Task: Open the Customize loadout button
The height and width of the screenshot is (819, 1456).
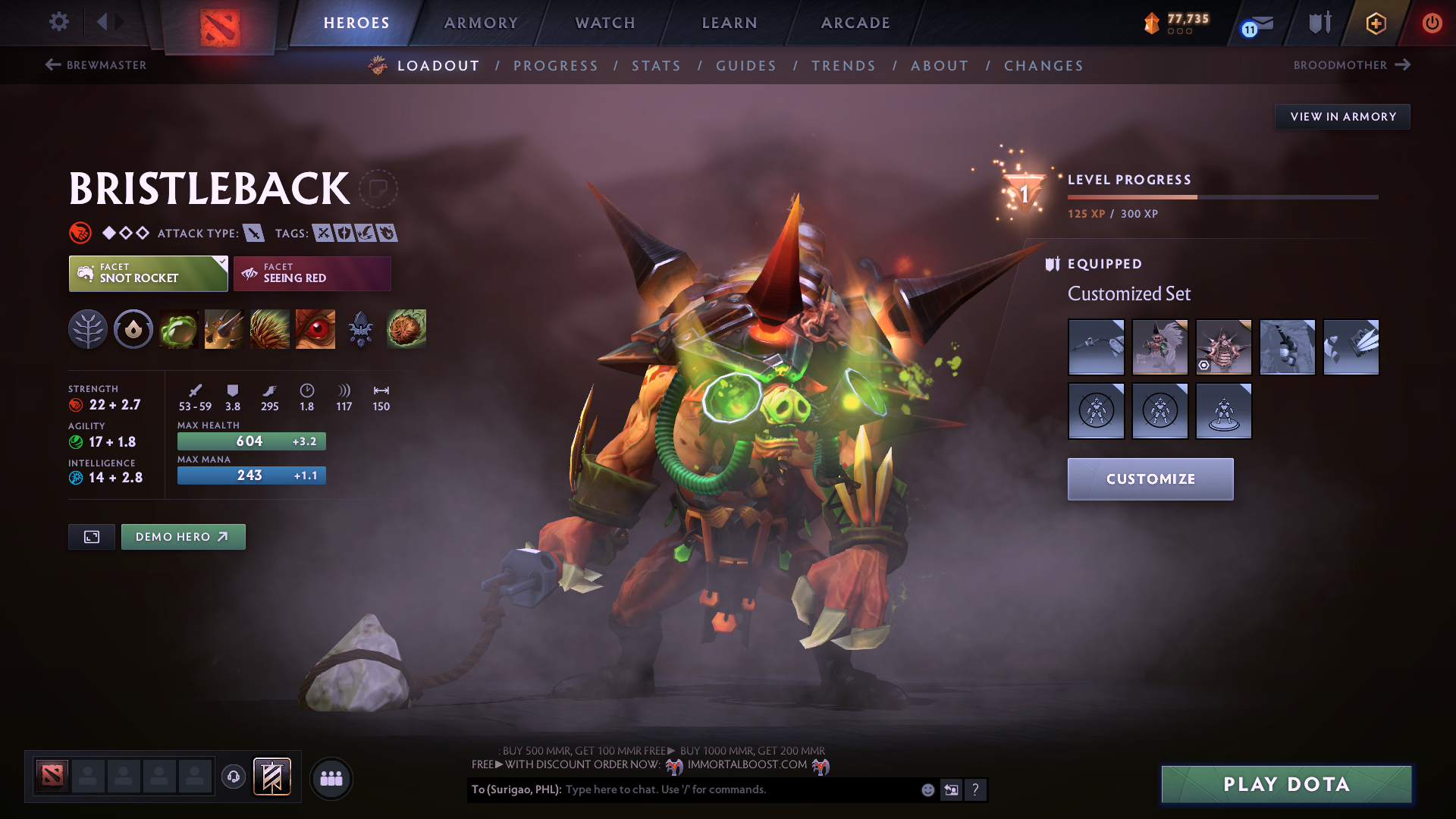Action: [x=1150, y=479]
